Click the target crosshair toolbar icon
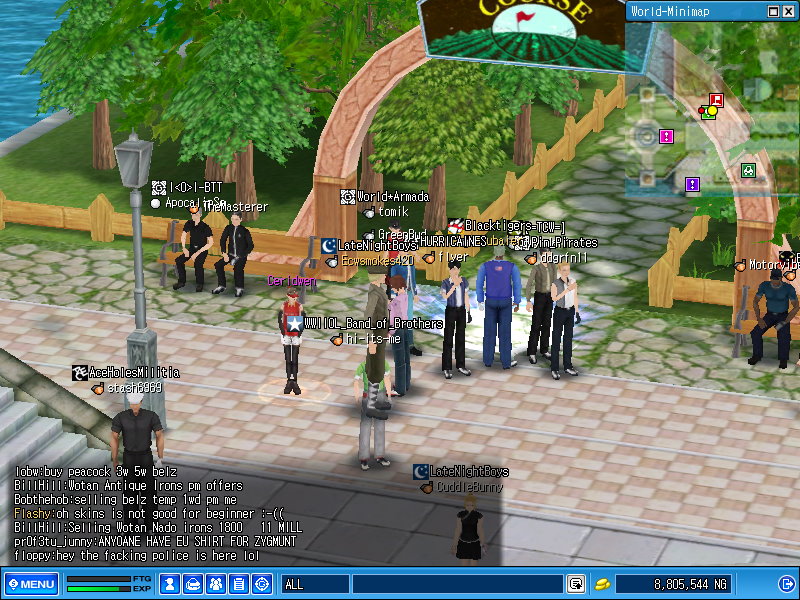Image resolution: width=800 pixels, height=600 pixels. [x=262, y=584]
